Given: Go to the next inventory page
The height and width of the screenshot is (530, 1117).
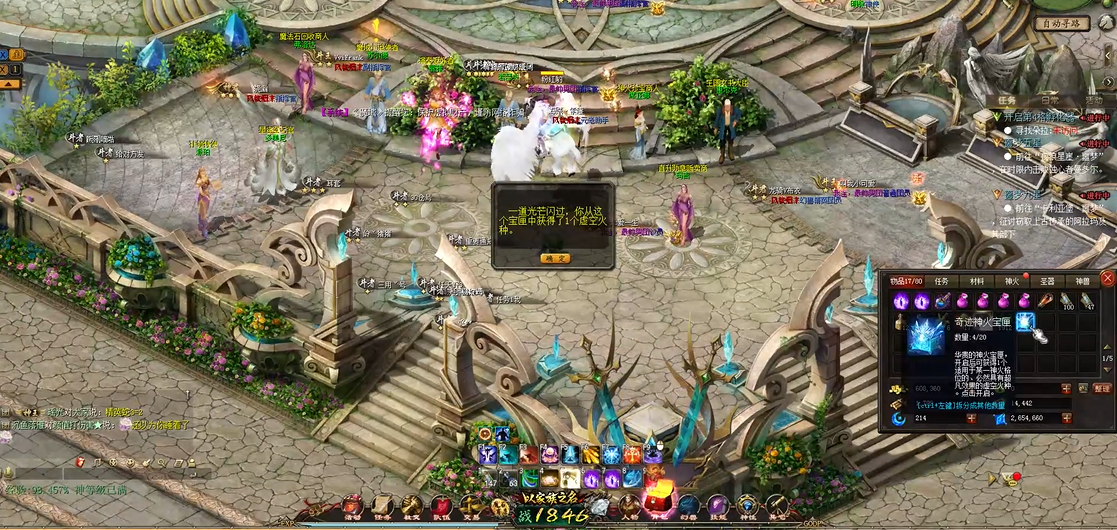Looking at the screenshot, I should click(1107, 370).
